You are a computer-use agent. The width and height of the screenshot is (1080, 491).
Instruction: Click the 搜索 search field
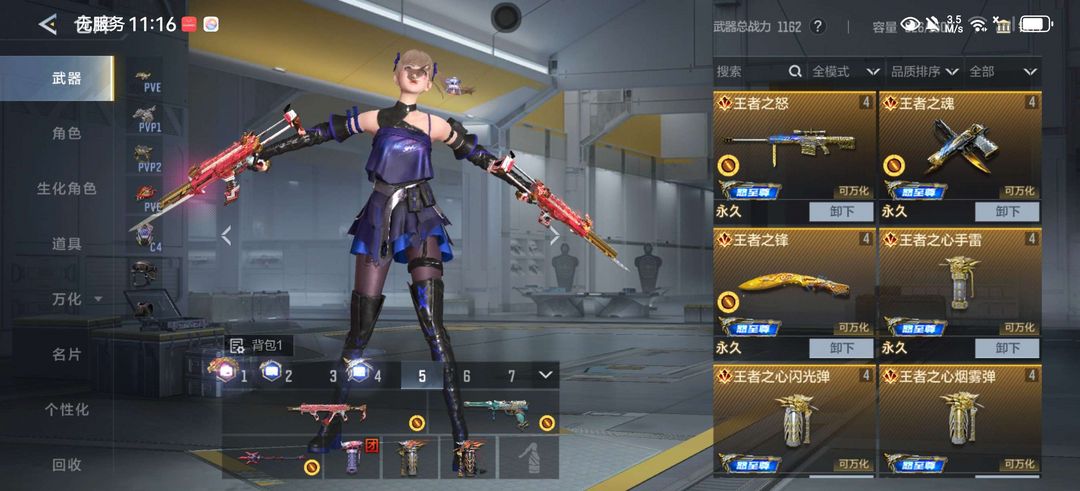point(750,71)
